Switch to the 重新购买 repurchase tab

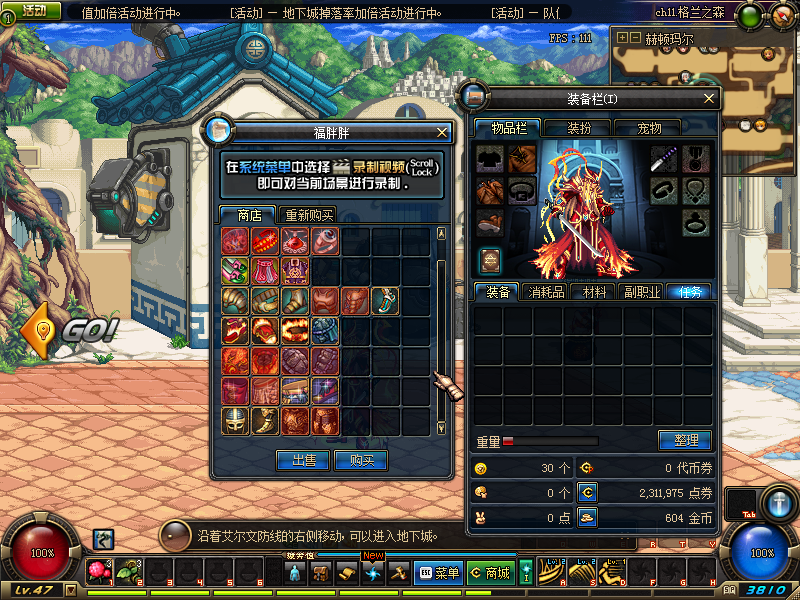pyautogui.click(x=310, y=215)
